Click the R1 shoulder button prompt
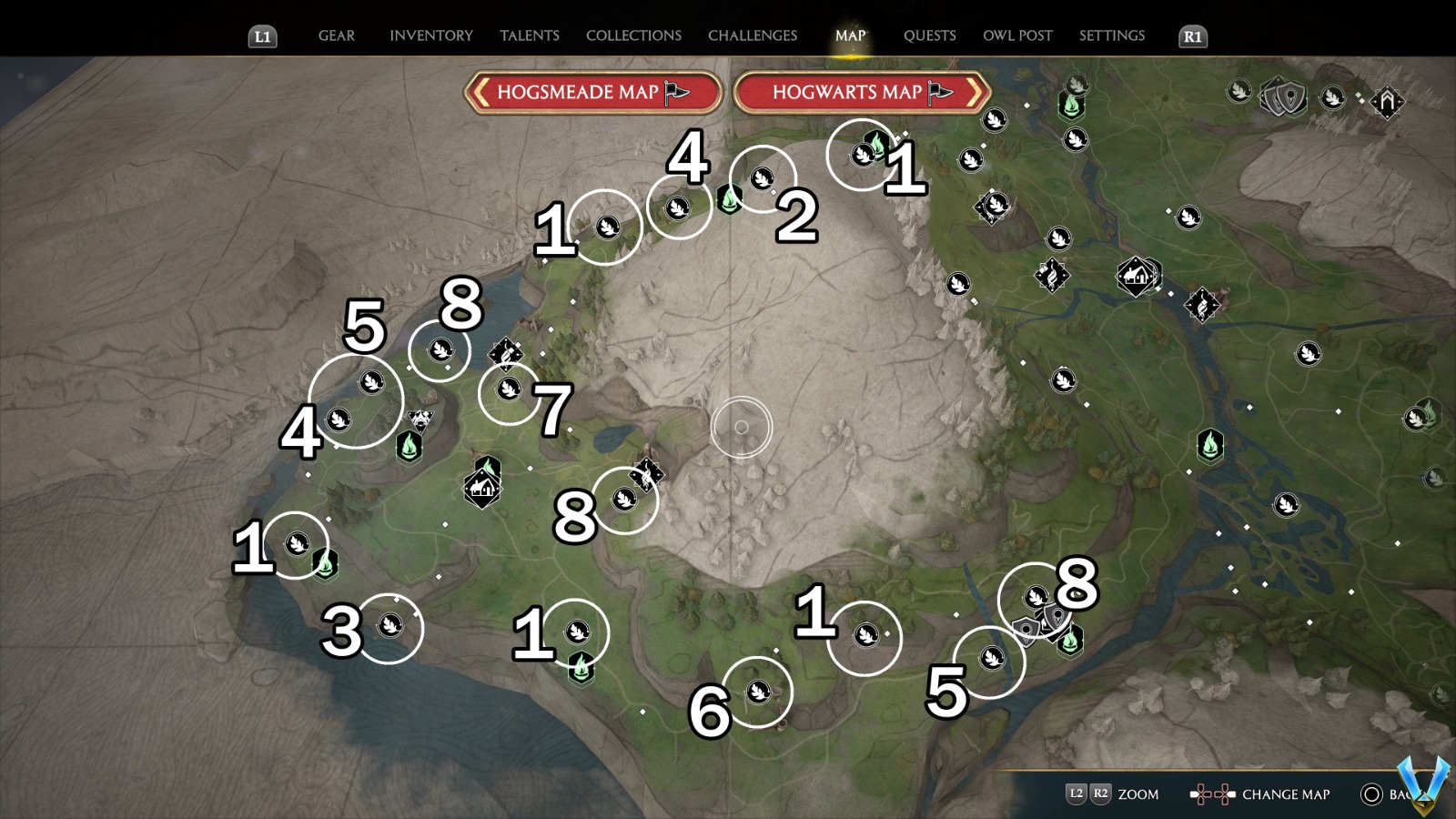 click(x=1192, y=37)
